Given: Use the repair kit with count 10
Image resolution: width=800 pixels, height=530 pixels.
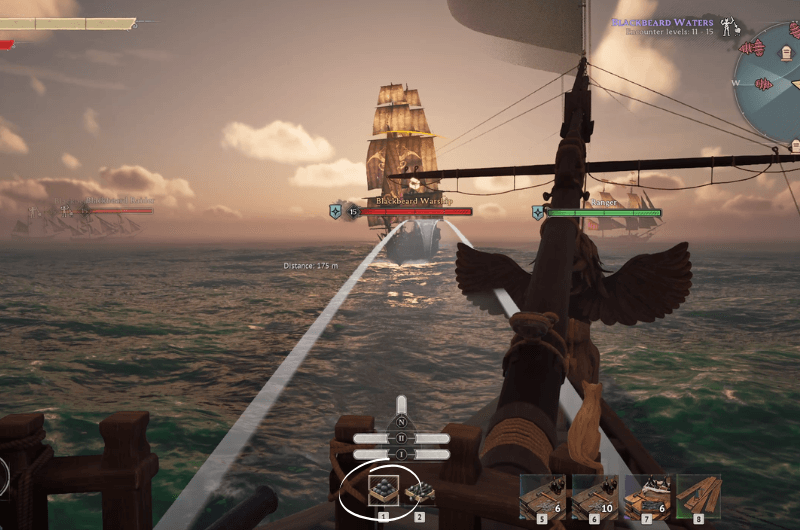Looking at the screenshot, I should click(x=594, y=496).
